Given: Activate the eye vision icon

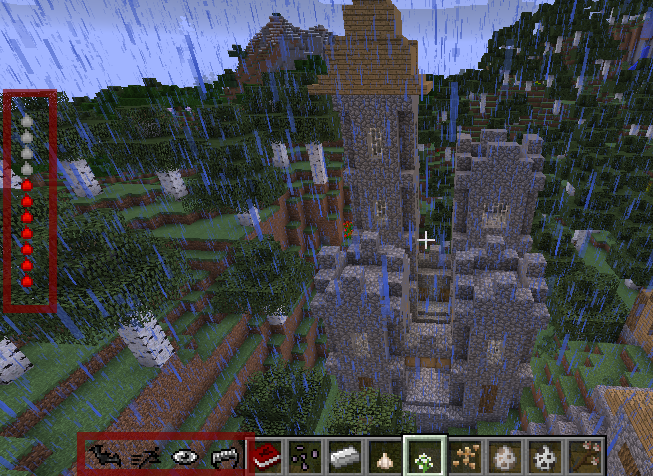Looking at the screenshot, I should (186, 456).
